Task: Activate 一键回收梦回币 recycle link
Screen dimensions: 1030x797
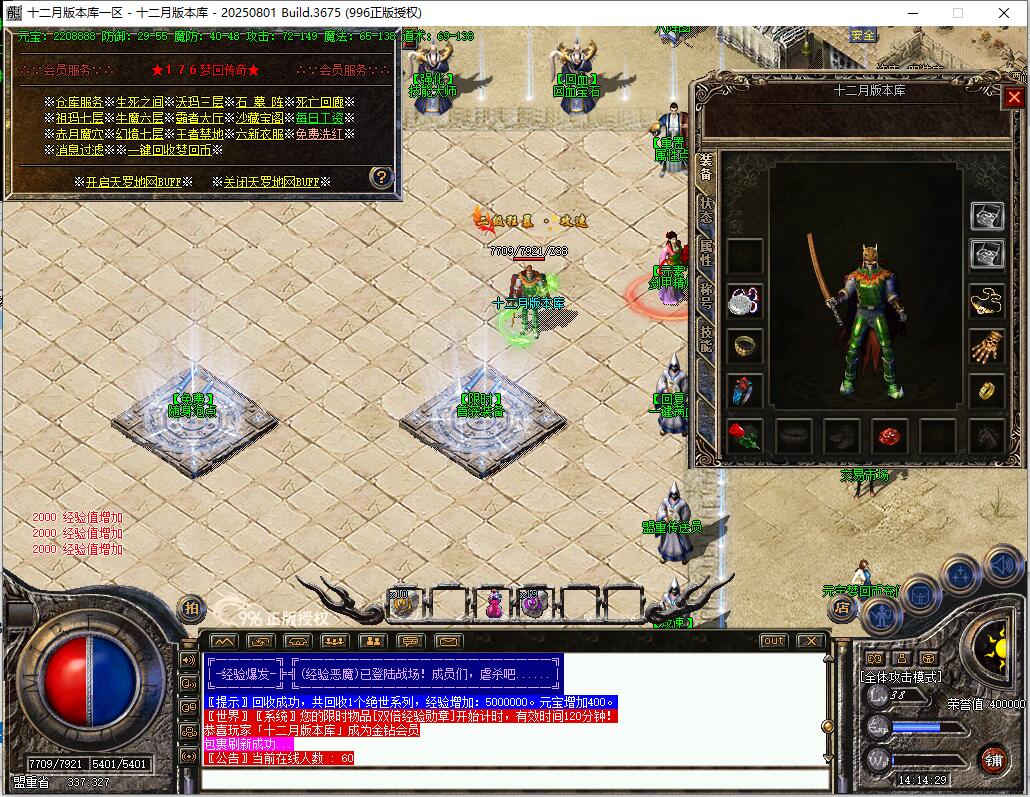Action: (x=170, y=150)
